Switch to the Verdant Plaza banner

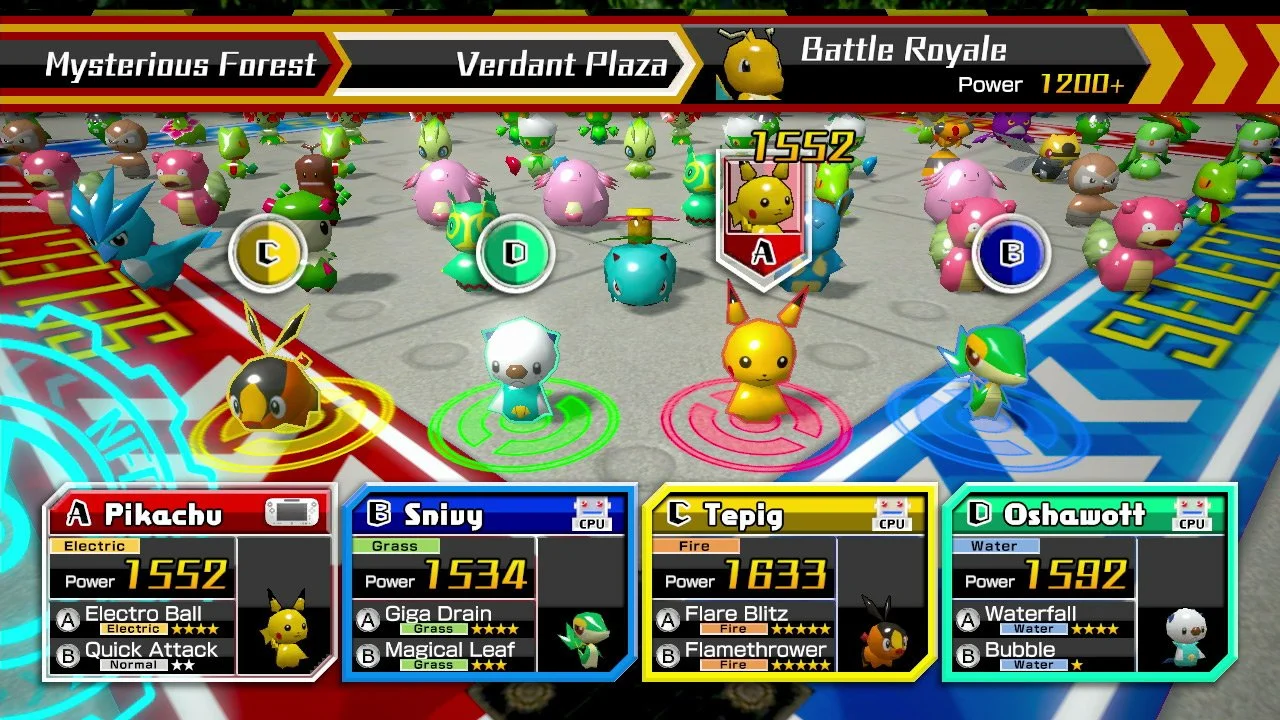pos(560,63)
